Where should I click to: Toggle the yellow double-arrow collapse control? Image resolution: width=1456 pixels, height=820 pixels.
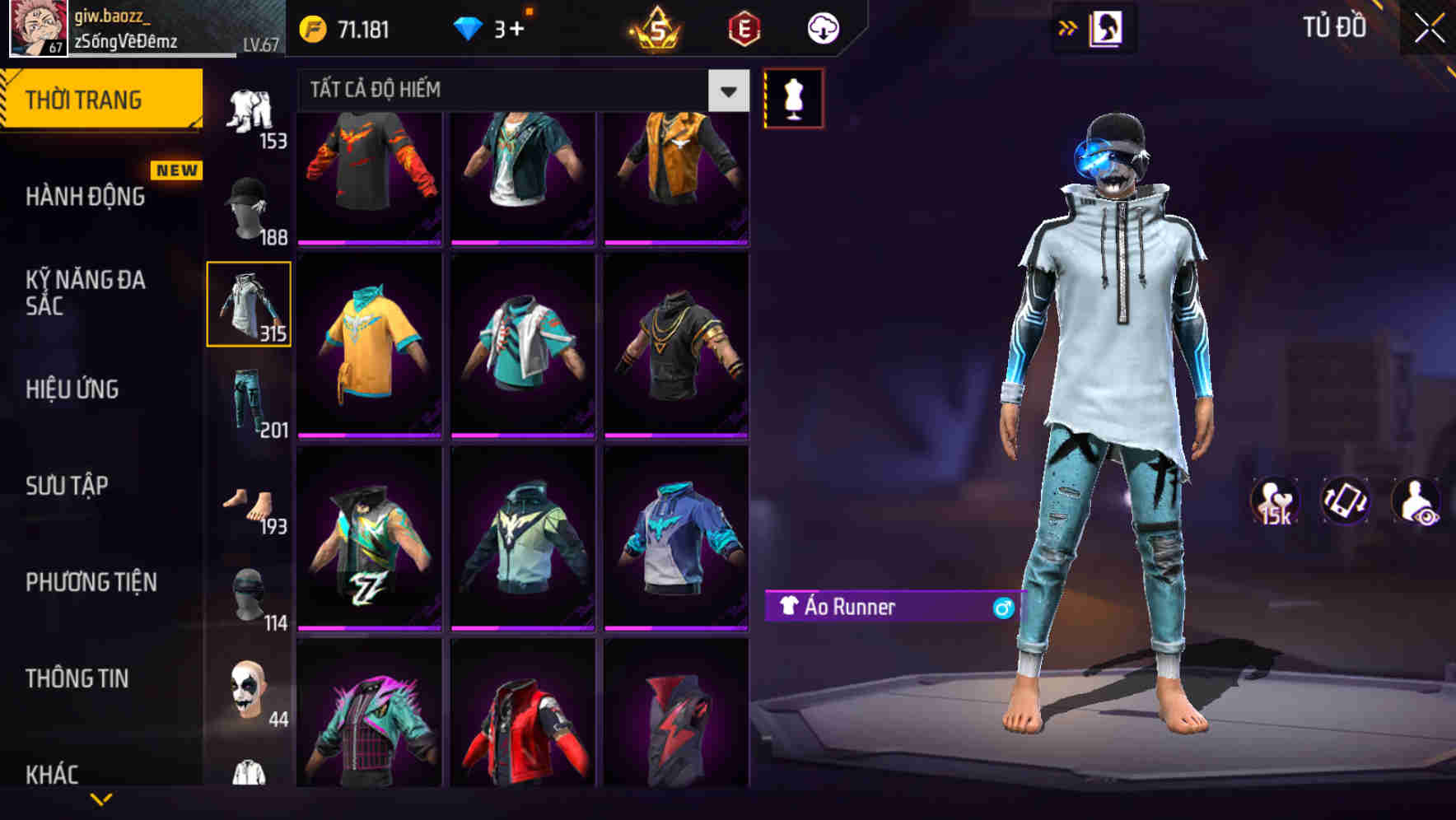(1066, 26)
